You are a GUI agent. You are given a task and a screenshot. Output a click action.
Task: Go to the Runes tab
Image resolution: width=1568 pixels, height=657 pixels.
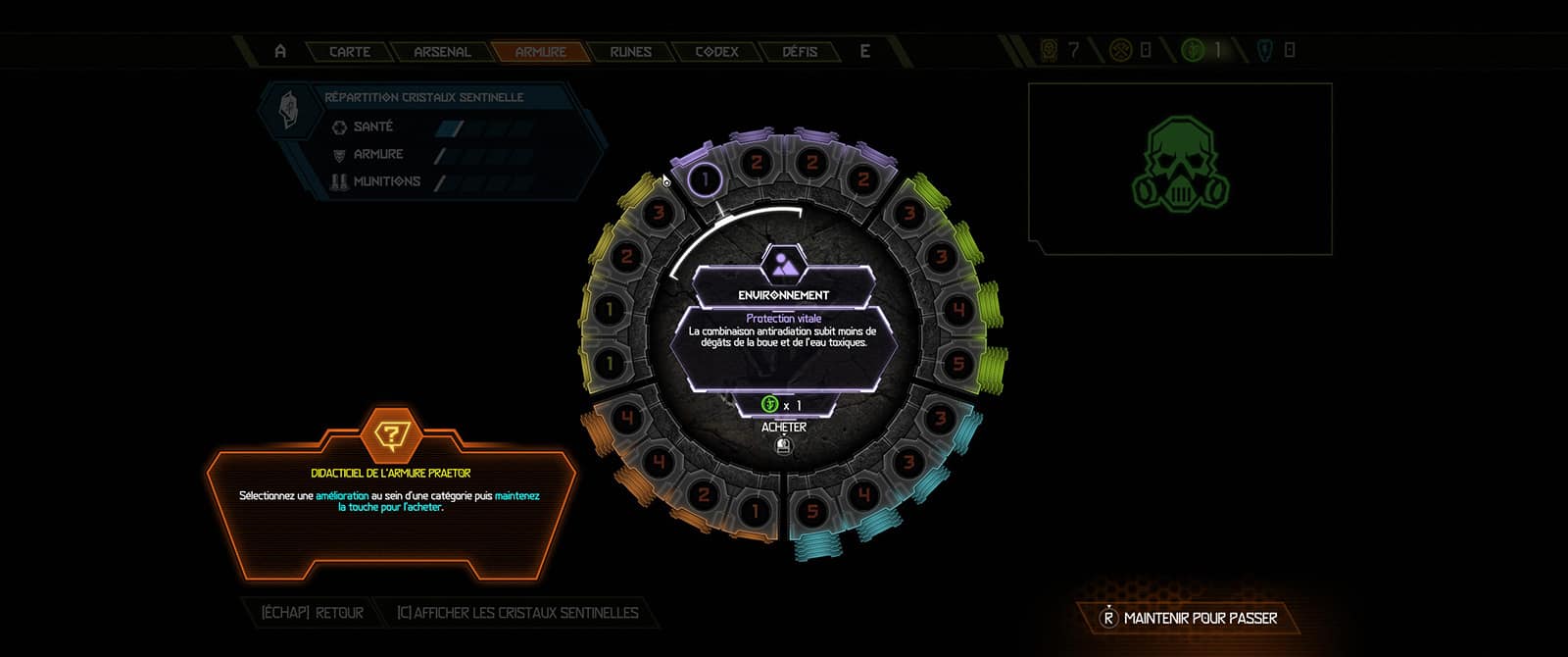(x=630, y=52)
